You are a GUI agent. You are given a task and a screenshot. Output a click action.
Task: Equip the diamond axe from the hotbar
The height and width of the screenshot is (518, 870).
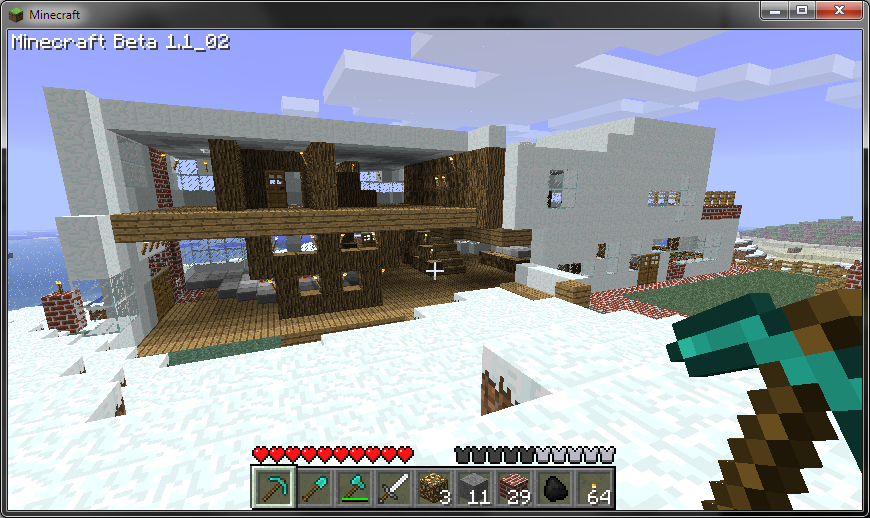click(x=352, y=488)
